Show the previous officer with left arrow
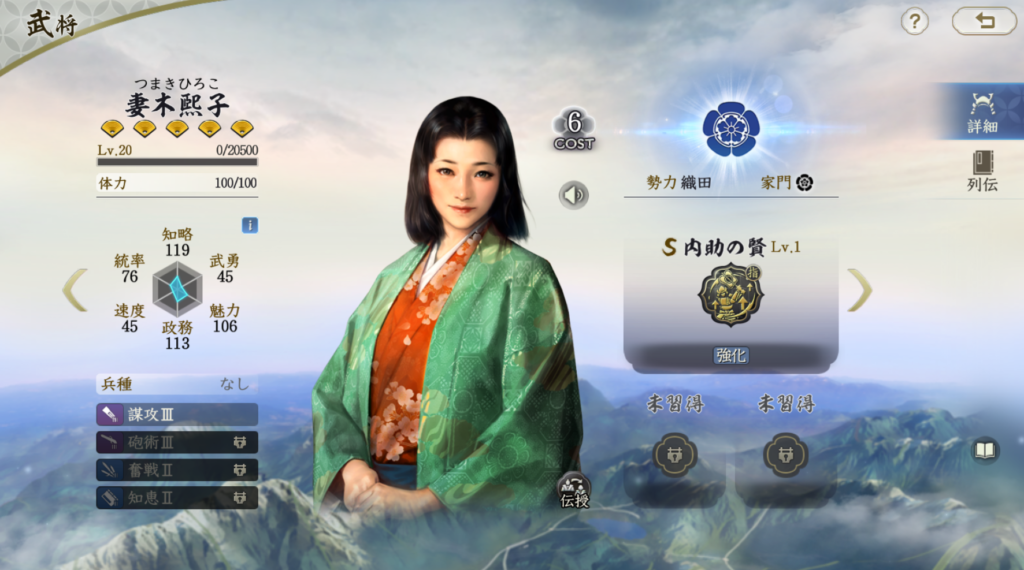The image size is (1024, 570). click(75, 290)
